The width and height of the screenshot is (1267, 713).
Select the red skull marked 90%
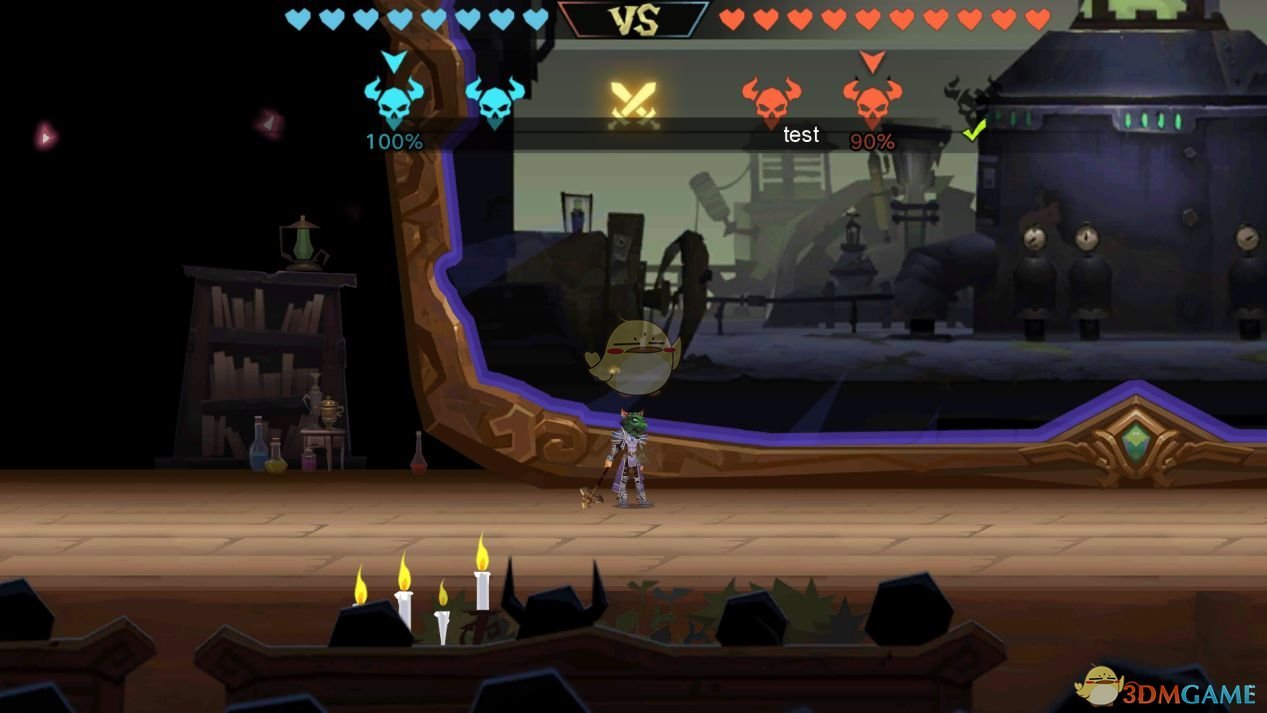coord(872,102)
